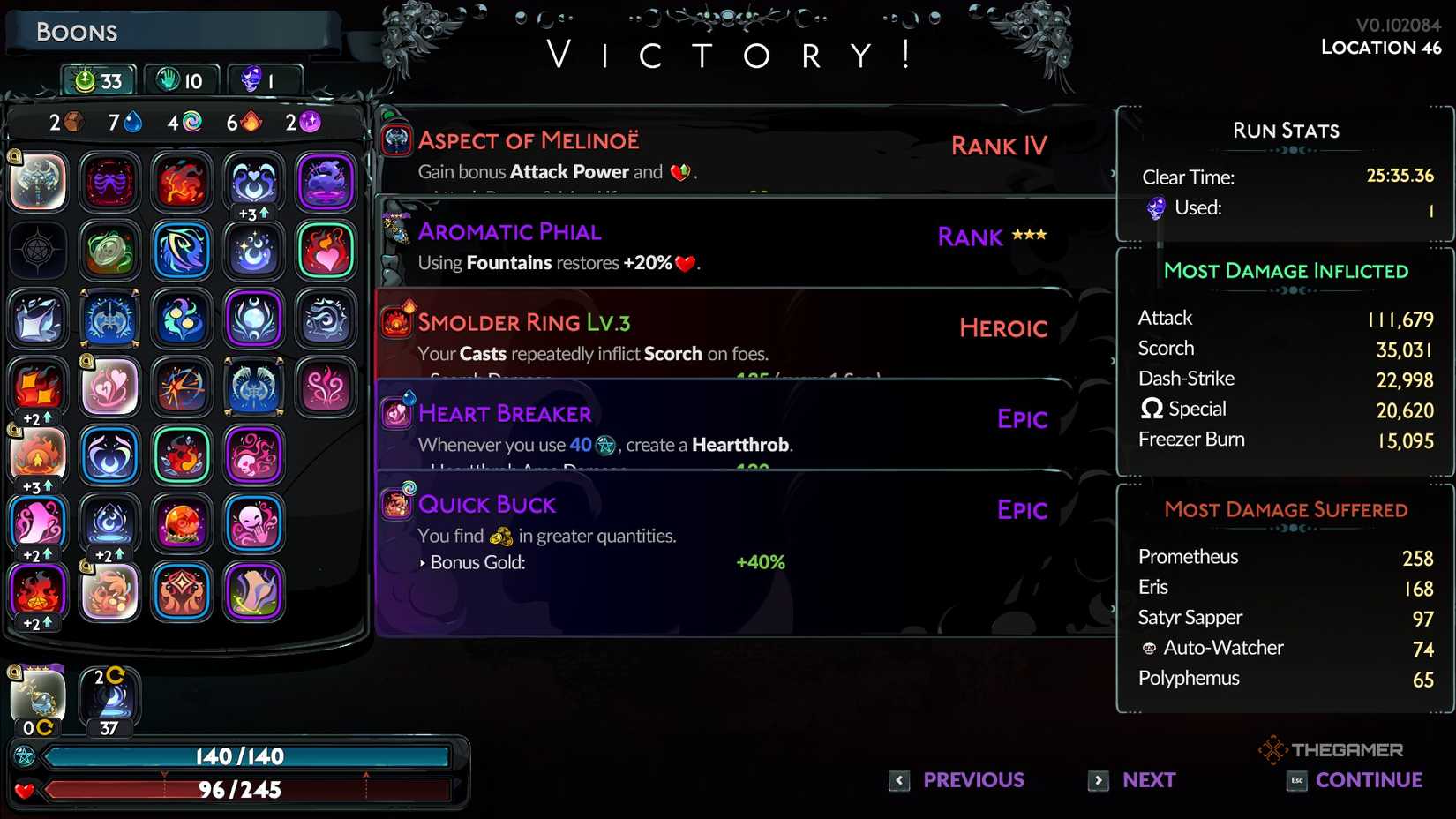The image size is (1456, 819).
Task: Click the Death Defiance skull icon in Run Stats
Action: tap(1156, 208)
